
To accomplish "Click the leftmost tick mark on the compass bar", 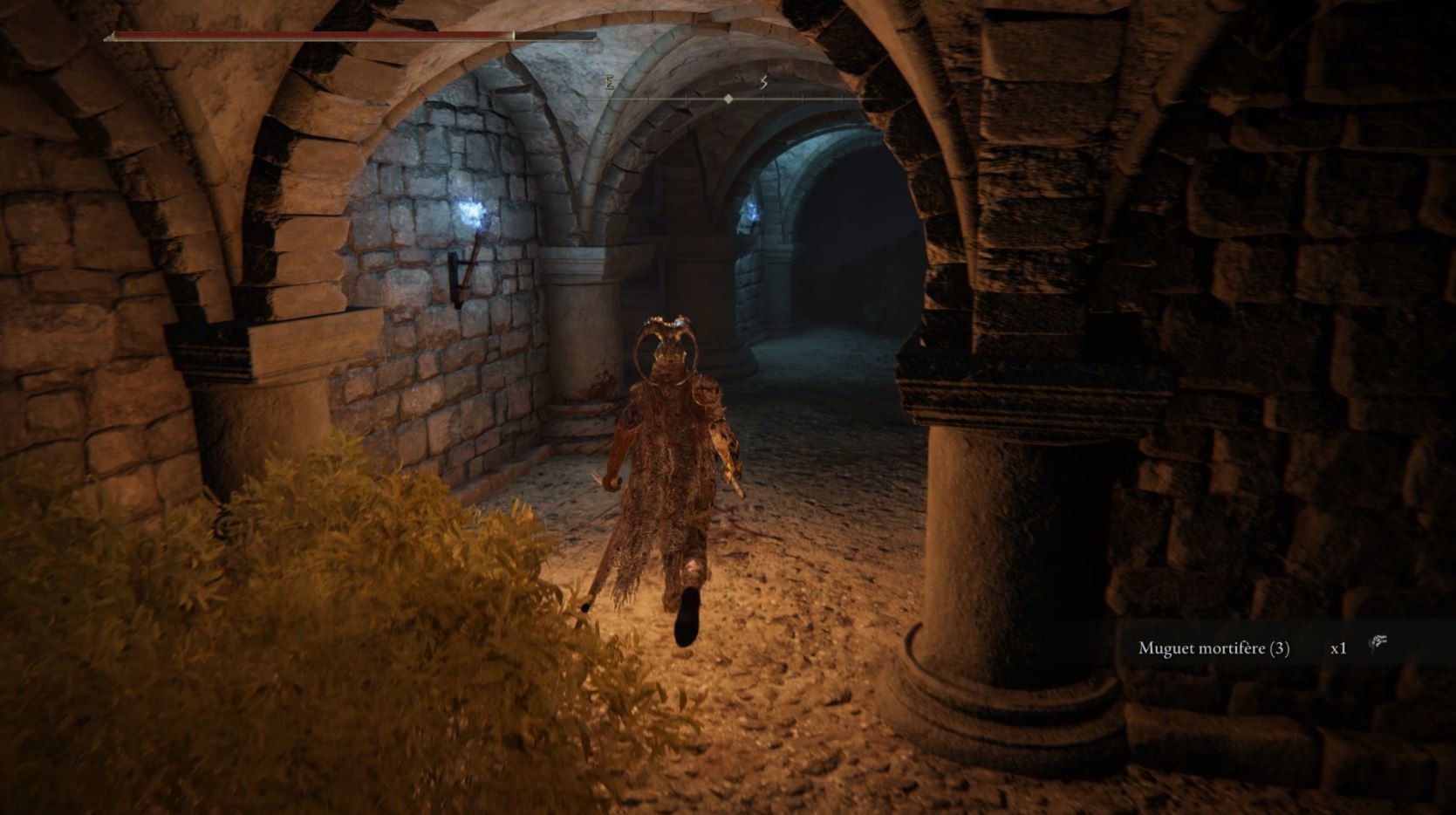I will [647, 99].
